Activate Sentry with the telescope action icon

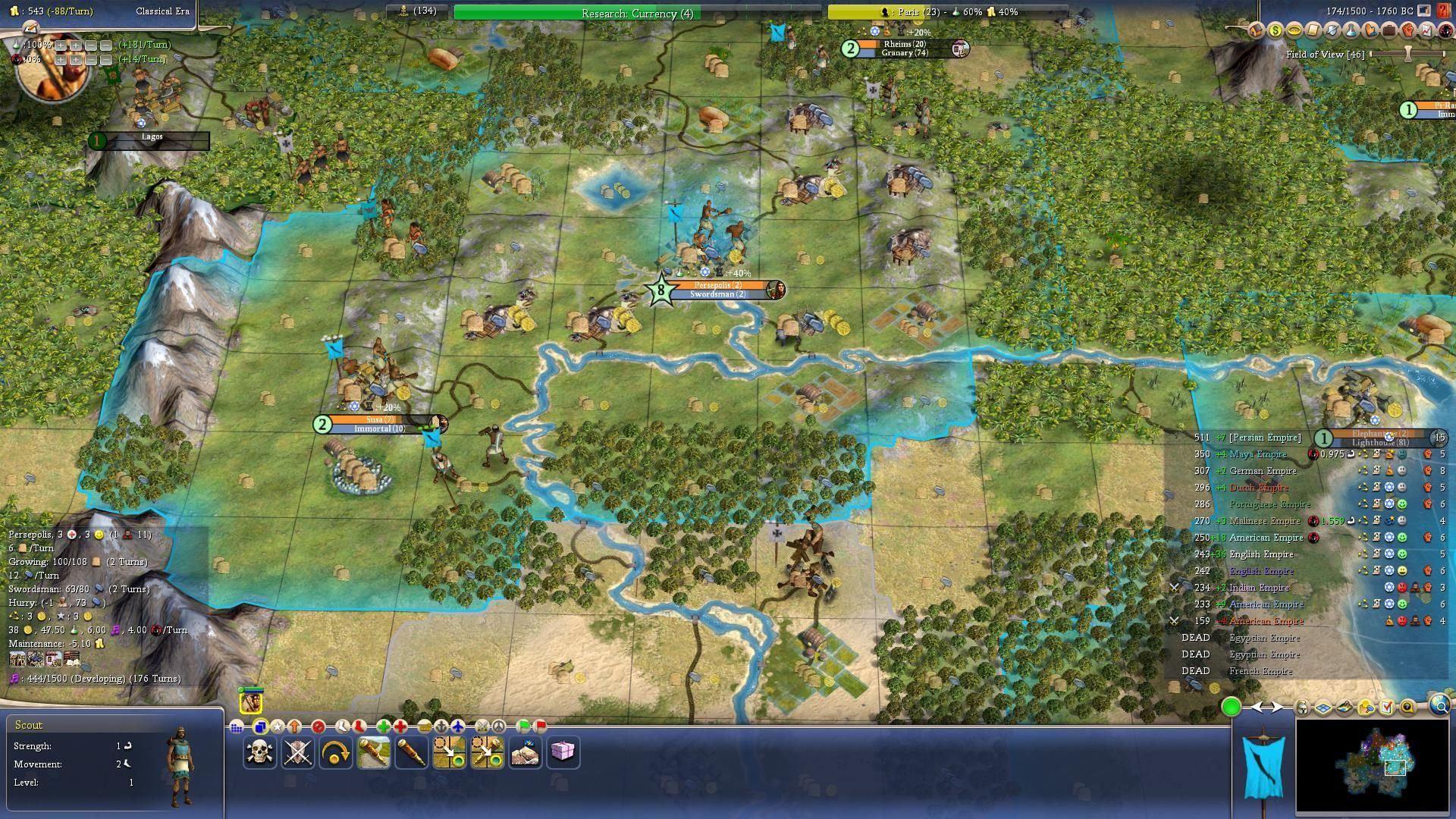(410, 752)
